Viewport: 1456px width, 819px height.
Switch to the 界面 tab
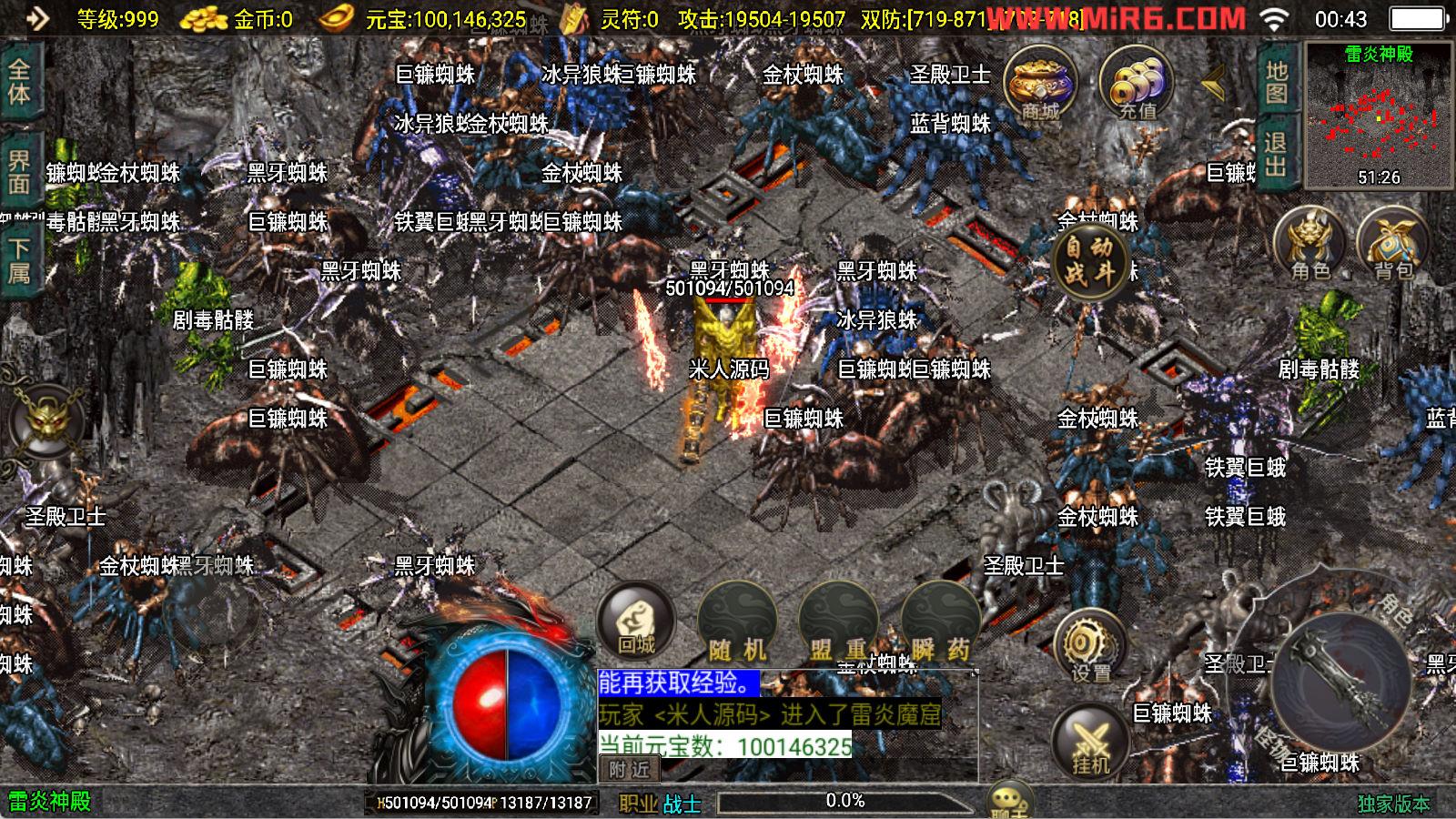[19, 172]
